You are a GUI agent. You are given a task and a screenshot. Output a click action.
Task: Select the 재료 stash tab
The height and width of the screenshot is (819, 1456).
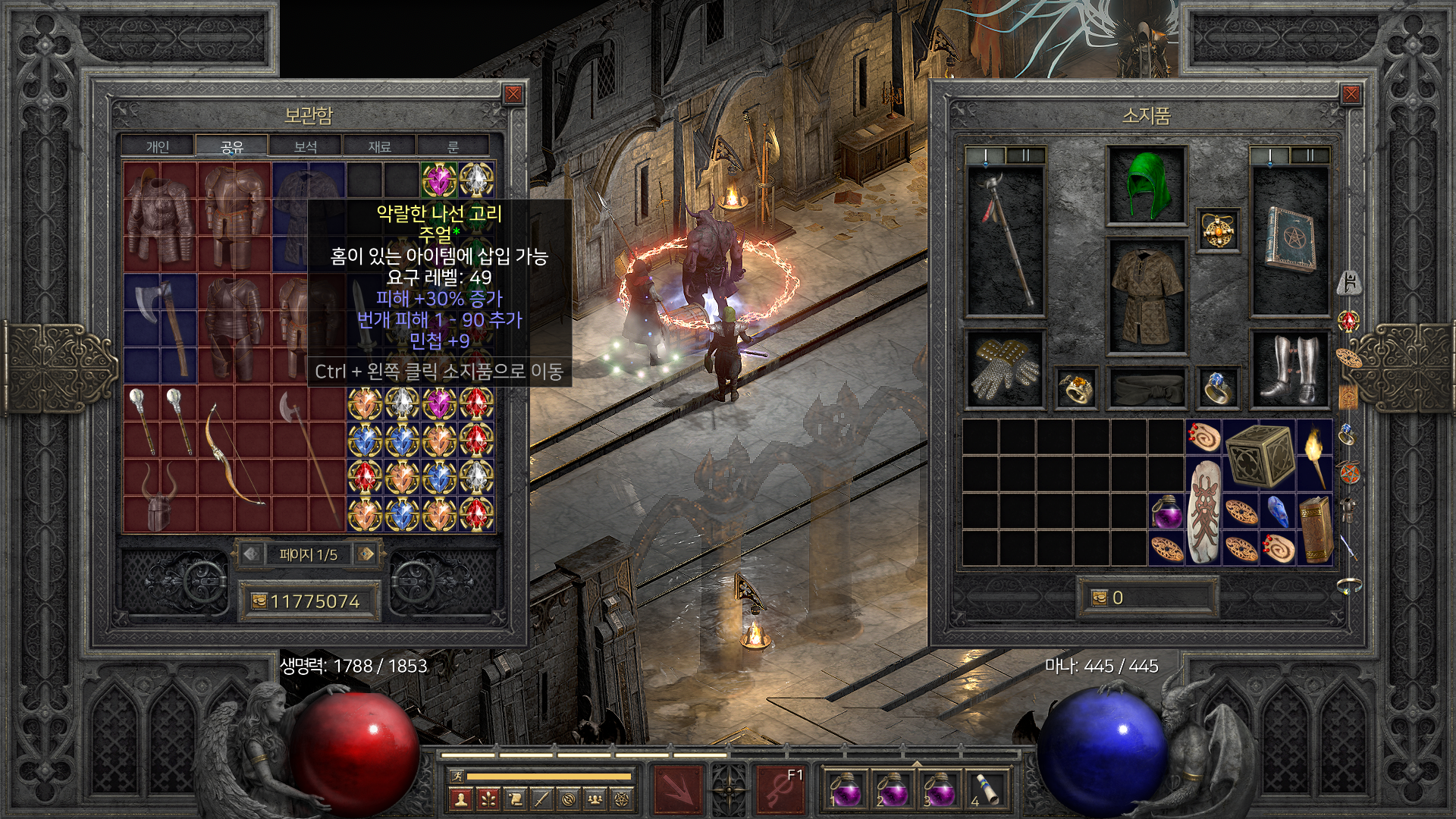click(379, 146)
